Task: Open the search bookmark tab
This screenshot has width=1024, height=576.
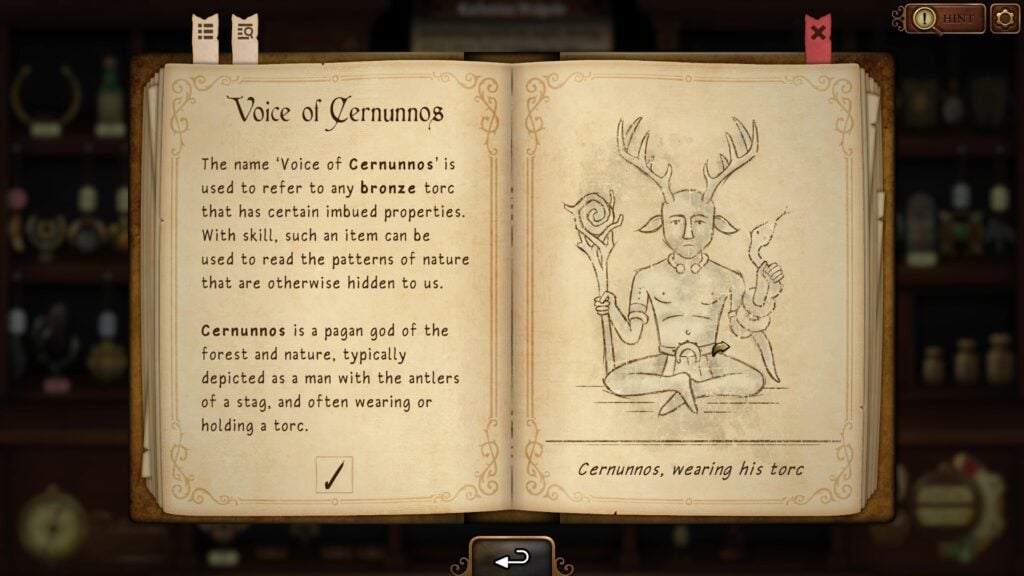Action: point(244,34)
